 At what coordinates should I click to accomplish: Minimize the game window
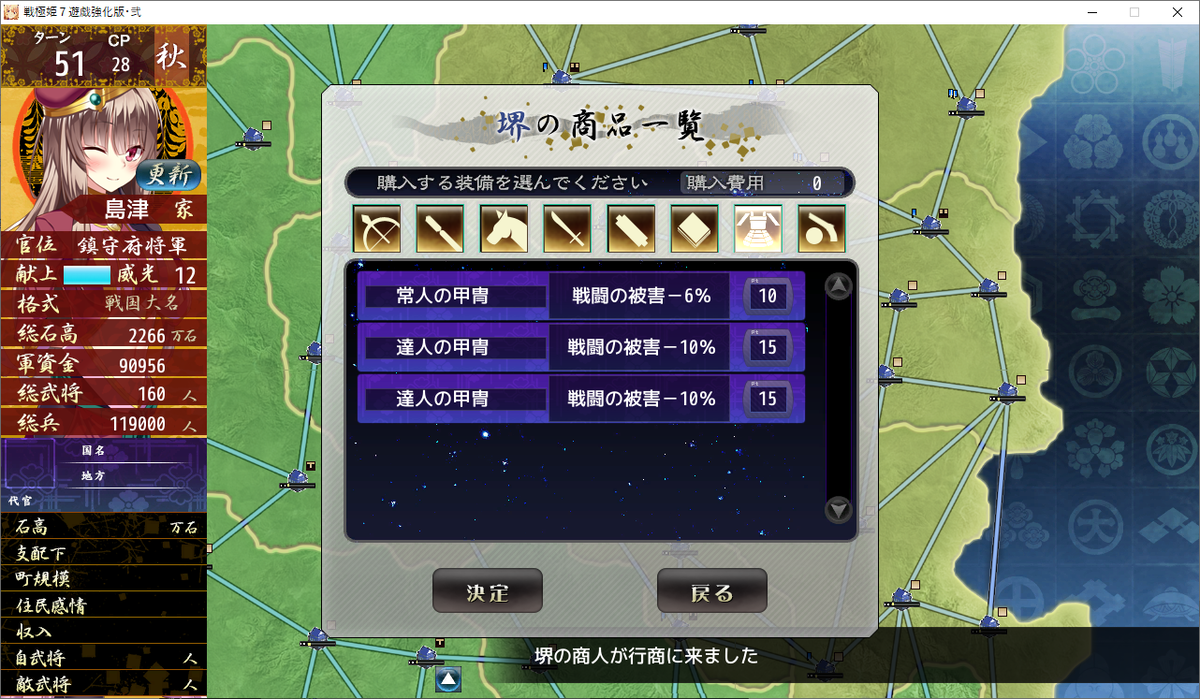1089,12
